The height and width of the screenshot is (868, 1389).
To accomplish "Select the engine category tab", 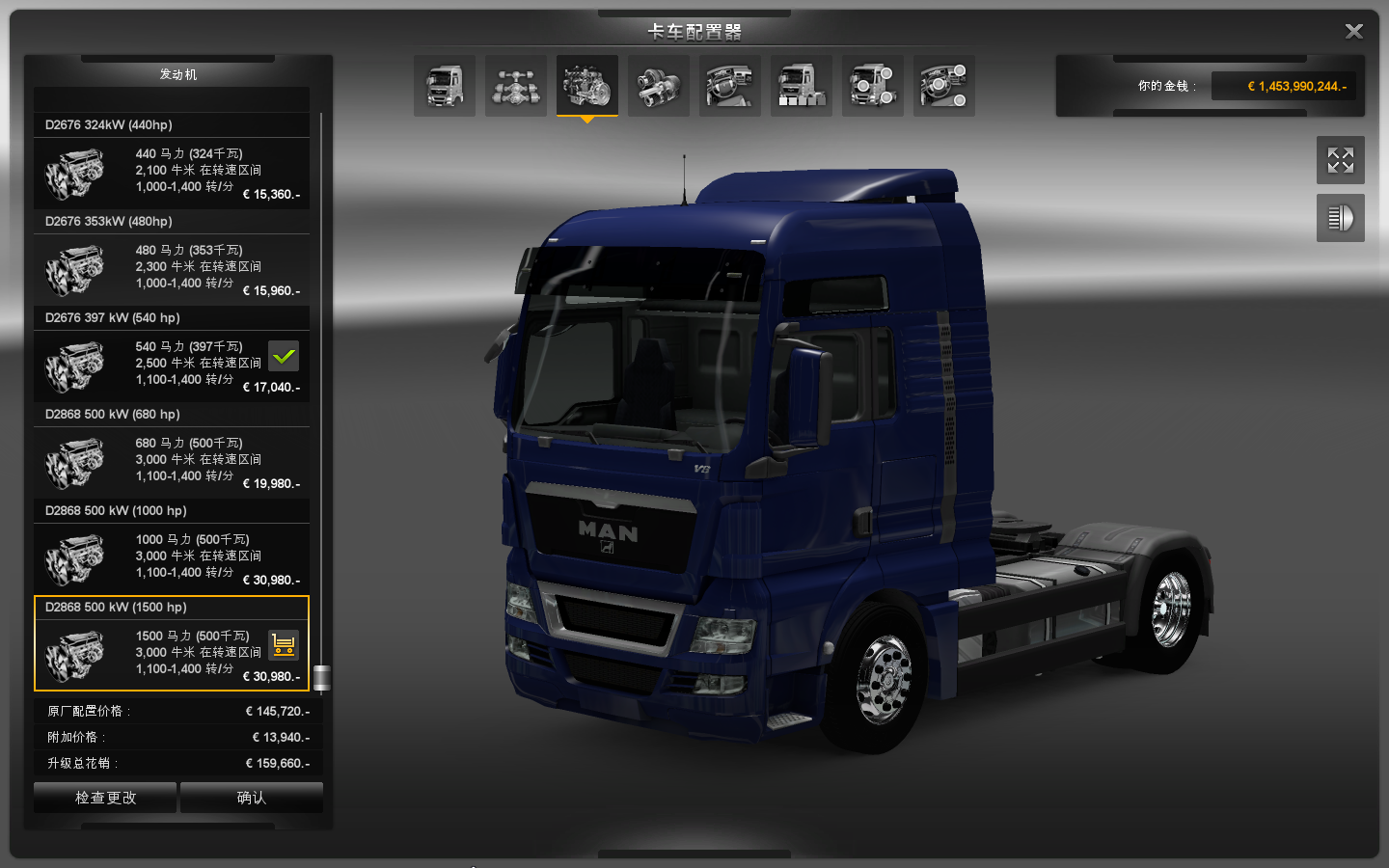I will point(587,86).
